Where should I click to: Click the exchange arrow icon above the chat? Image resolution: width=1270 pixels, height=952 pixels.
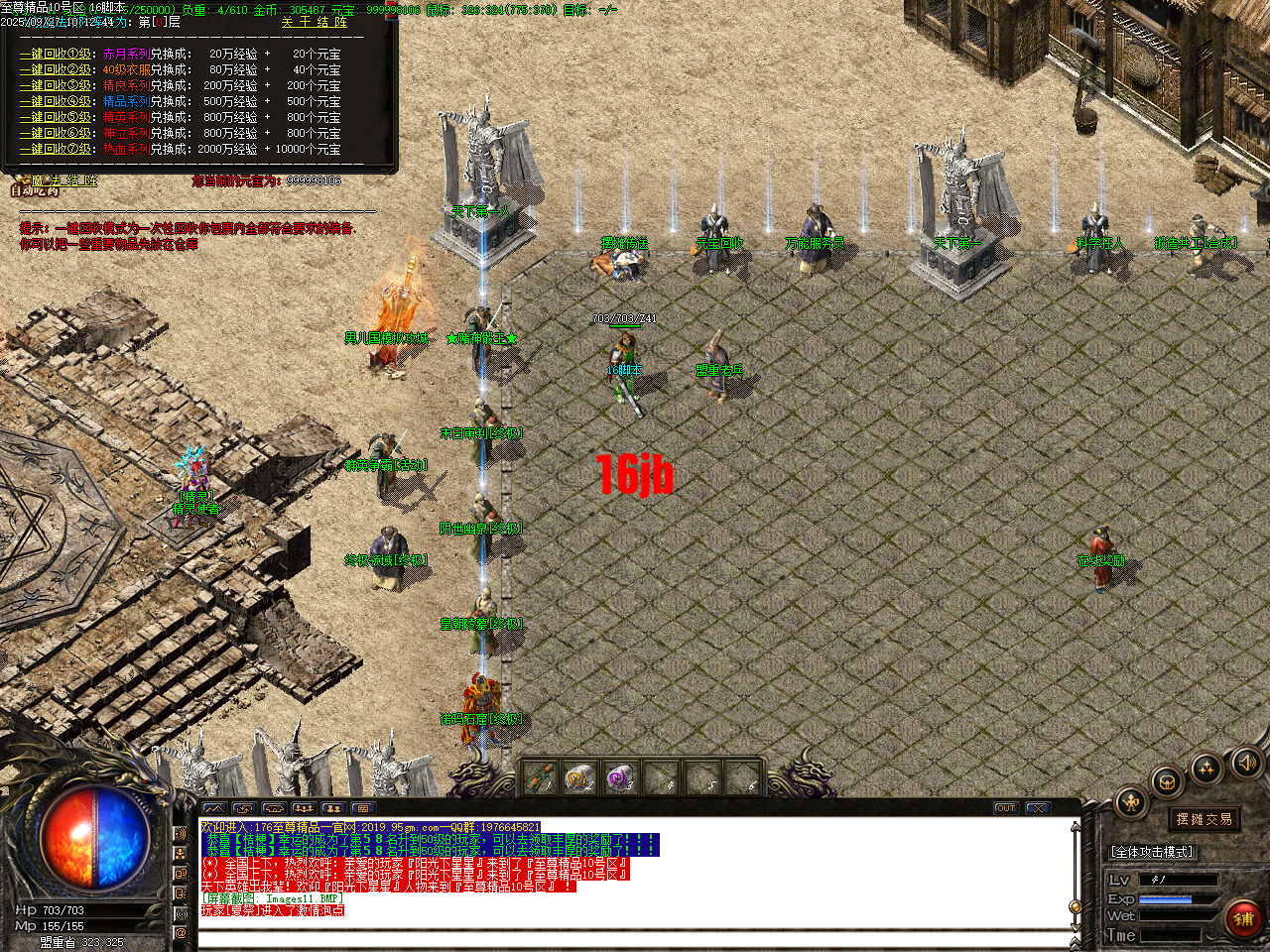pyautogui.click(x=246, y=808)
